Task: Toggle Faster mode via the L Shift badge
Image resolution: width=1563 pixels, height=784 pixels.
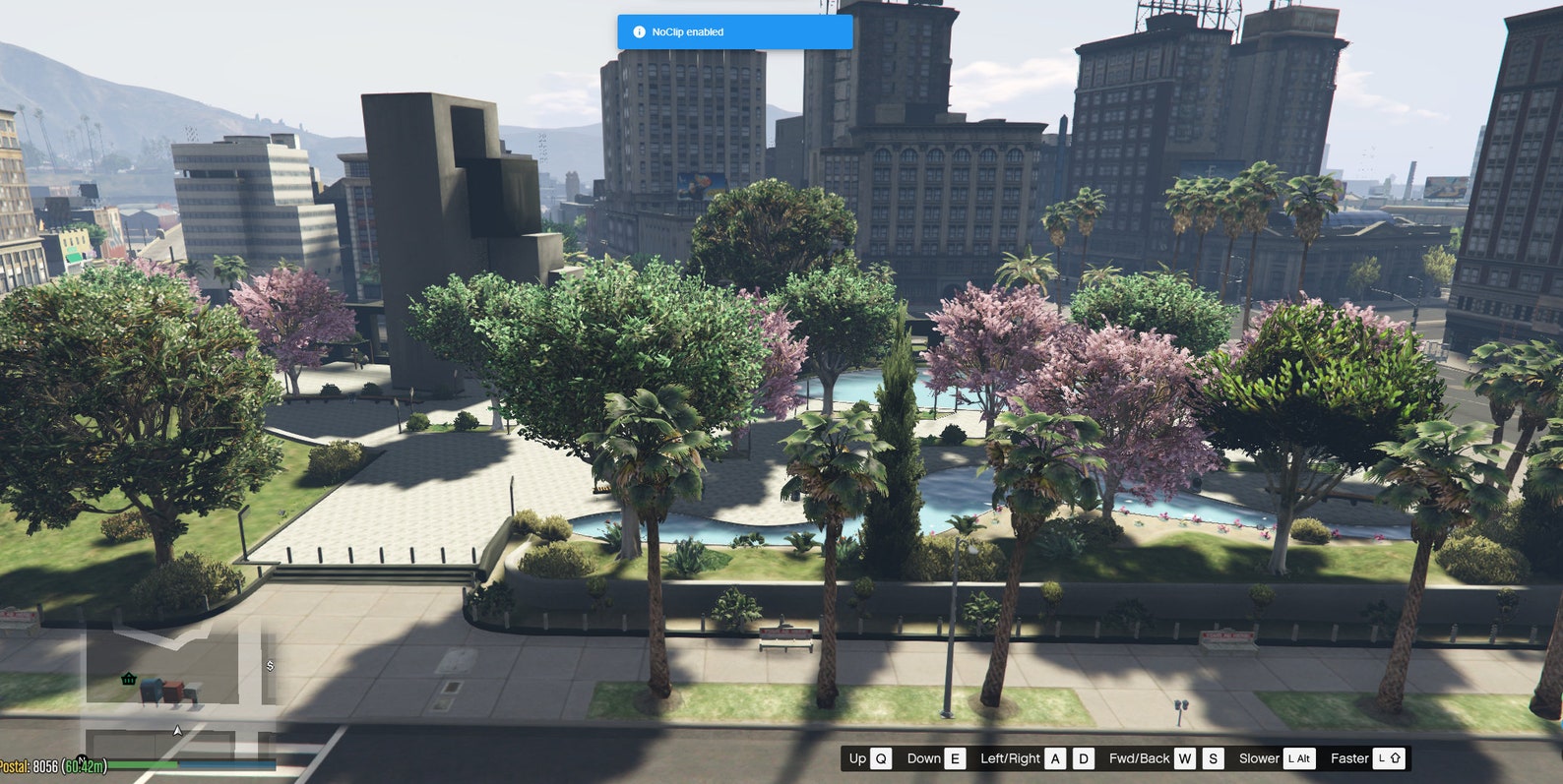Action: pyautogui.click(x=1389, y=758)
